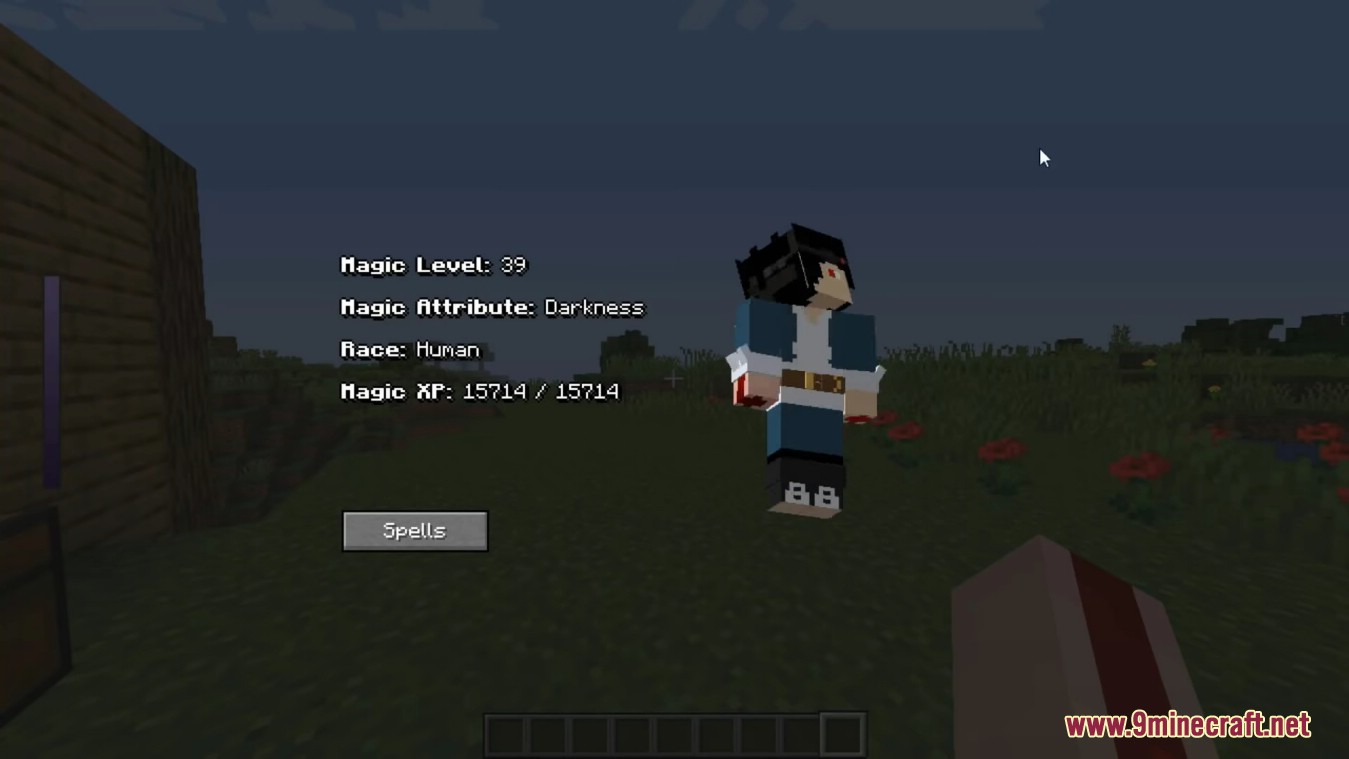Screen dimensions: 1349x759
Task: Select the Darkness magic attribute text
Action: [x=593, y=308]
